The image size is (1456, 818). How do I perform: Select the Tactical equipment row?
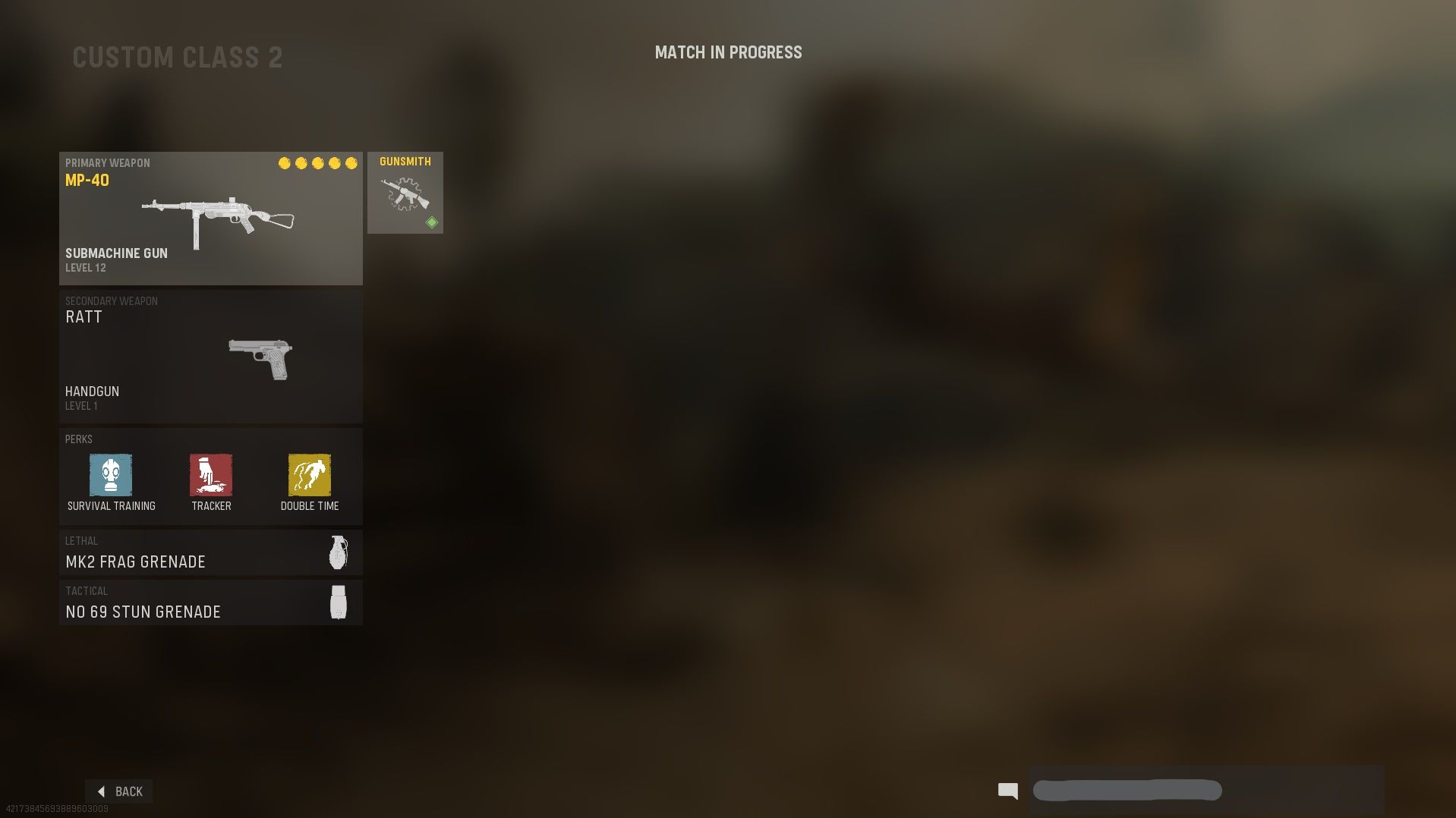coord(210,602)
